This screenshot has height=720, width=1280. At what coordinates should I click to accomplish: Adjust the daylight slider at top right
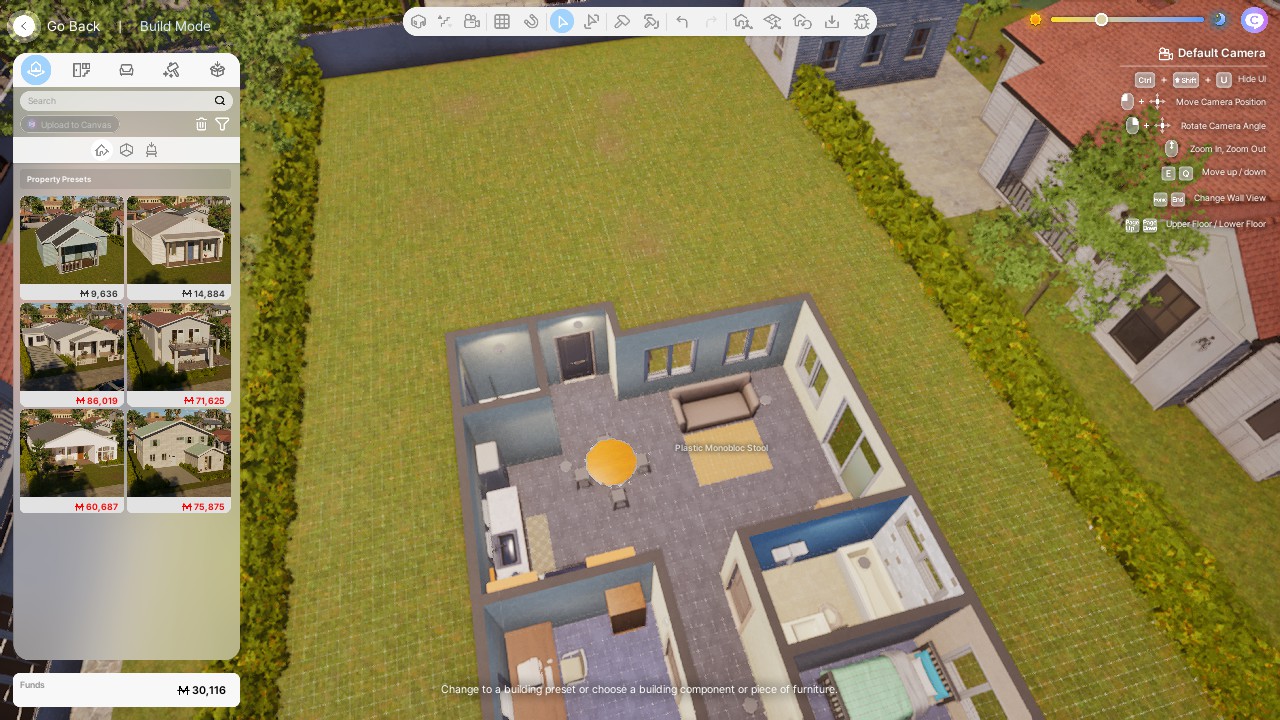1100,18
